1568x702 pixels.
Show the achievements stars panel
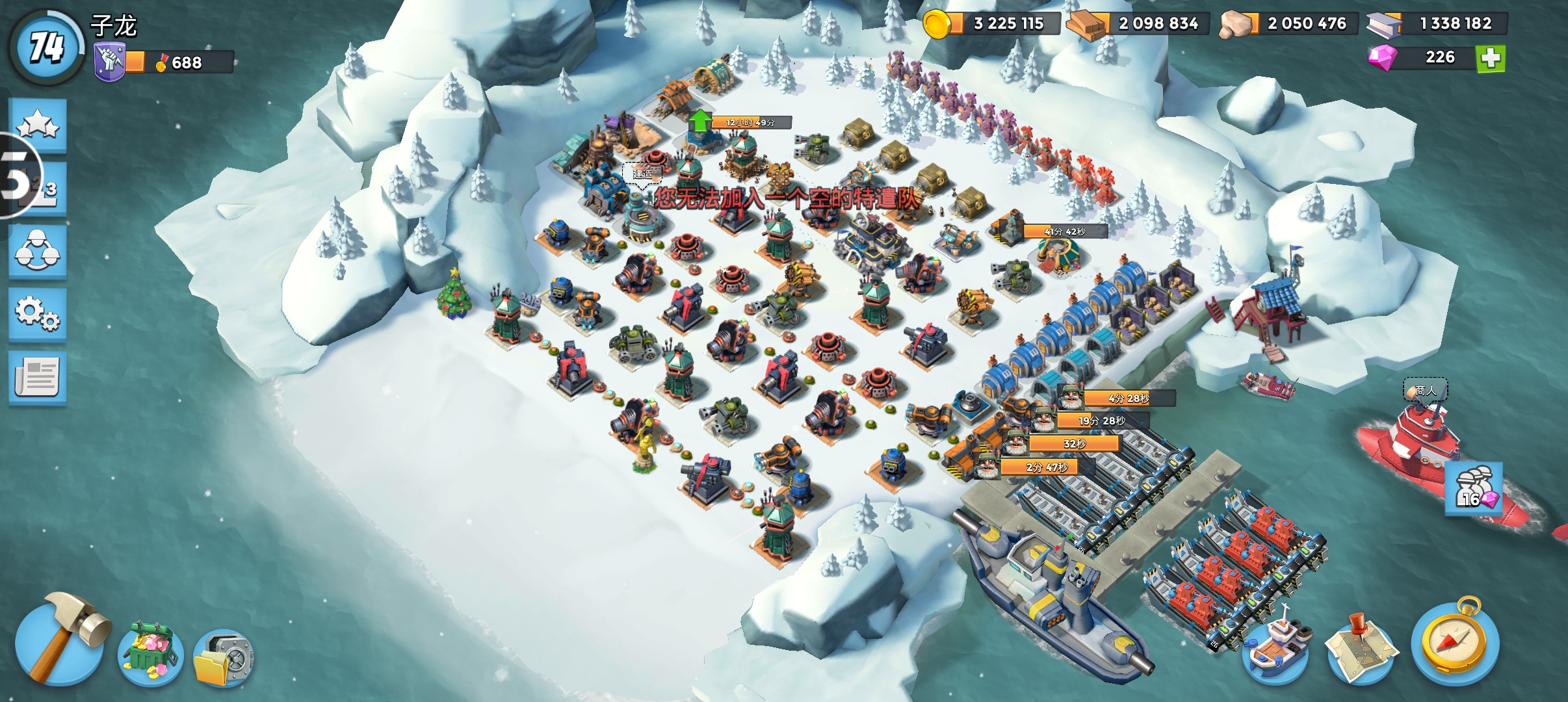point(38,125)
